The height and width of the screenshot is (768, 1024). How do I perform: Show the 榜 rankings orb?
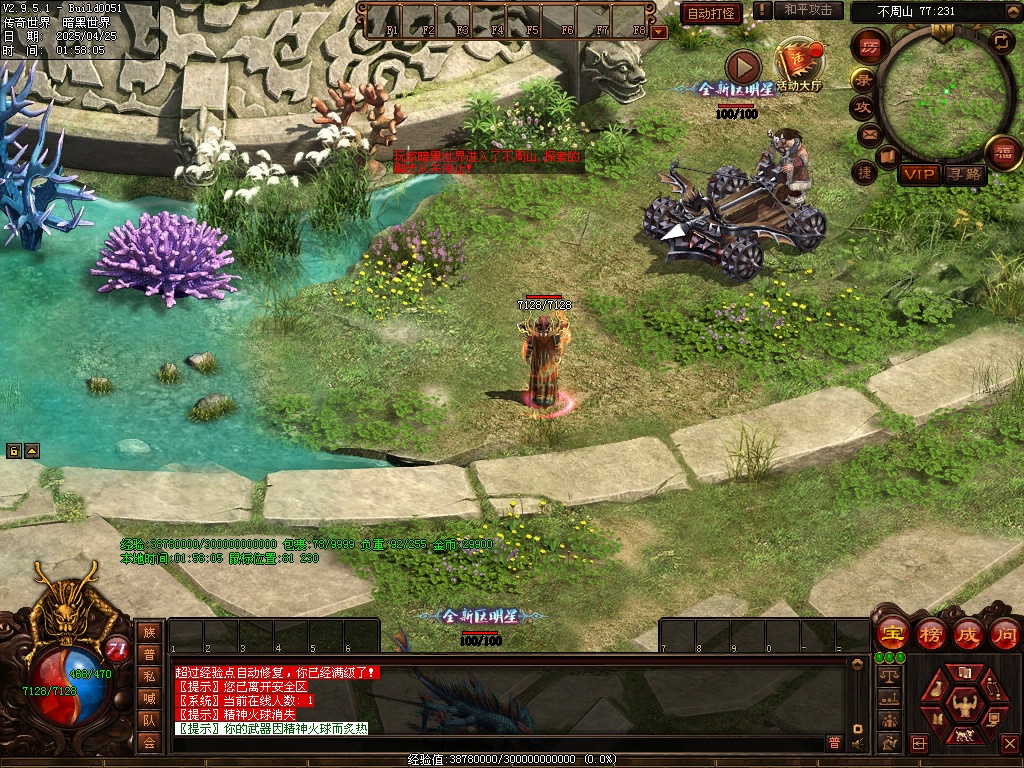point(931,633)
